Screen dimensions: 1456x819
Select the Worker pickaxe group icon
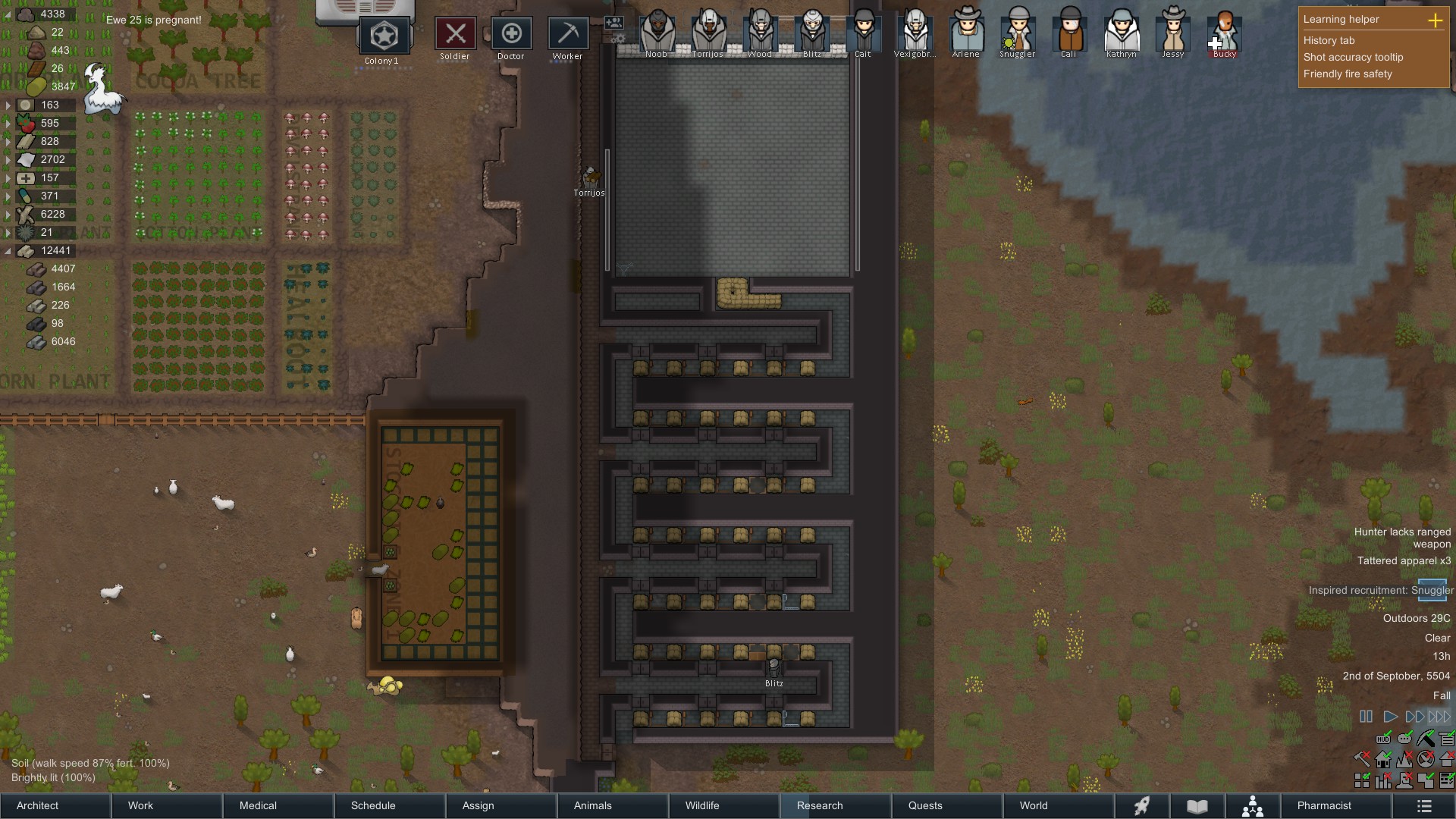567,33
